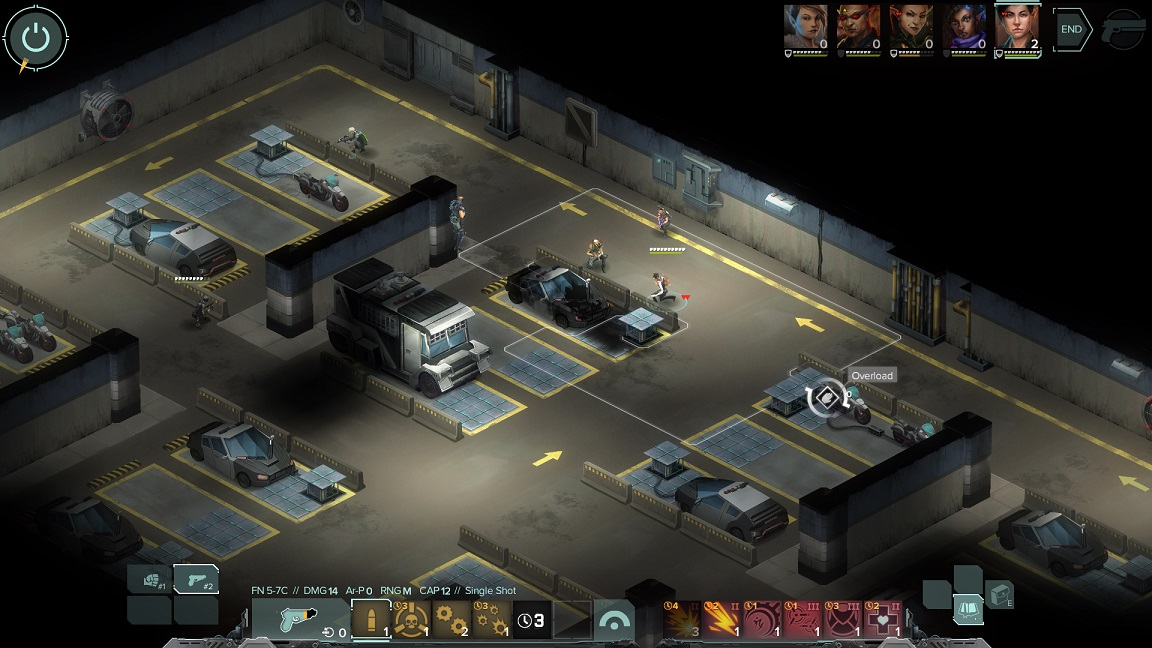Viewport: 1152px width, 648px height.
Task: Open the spellbook tab
Action: coord(968,608)
